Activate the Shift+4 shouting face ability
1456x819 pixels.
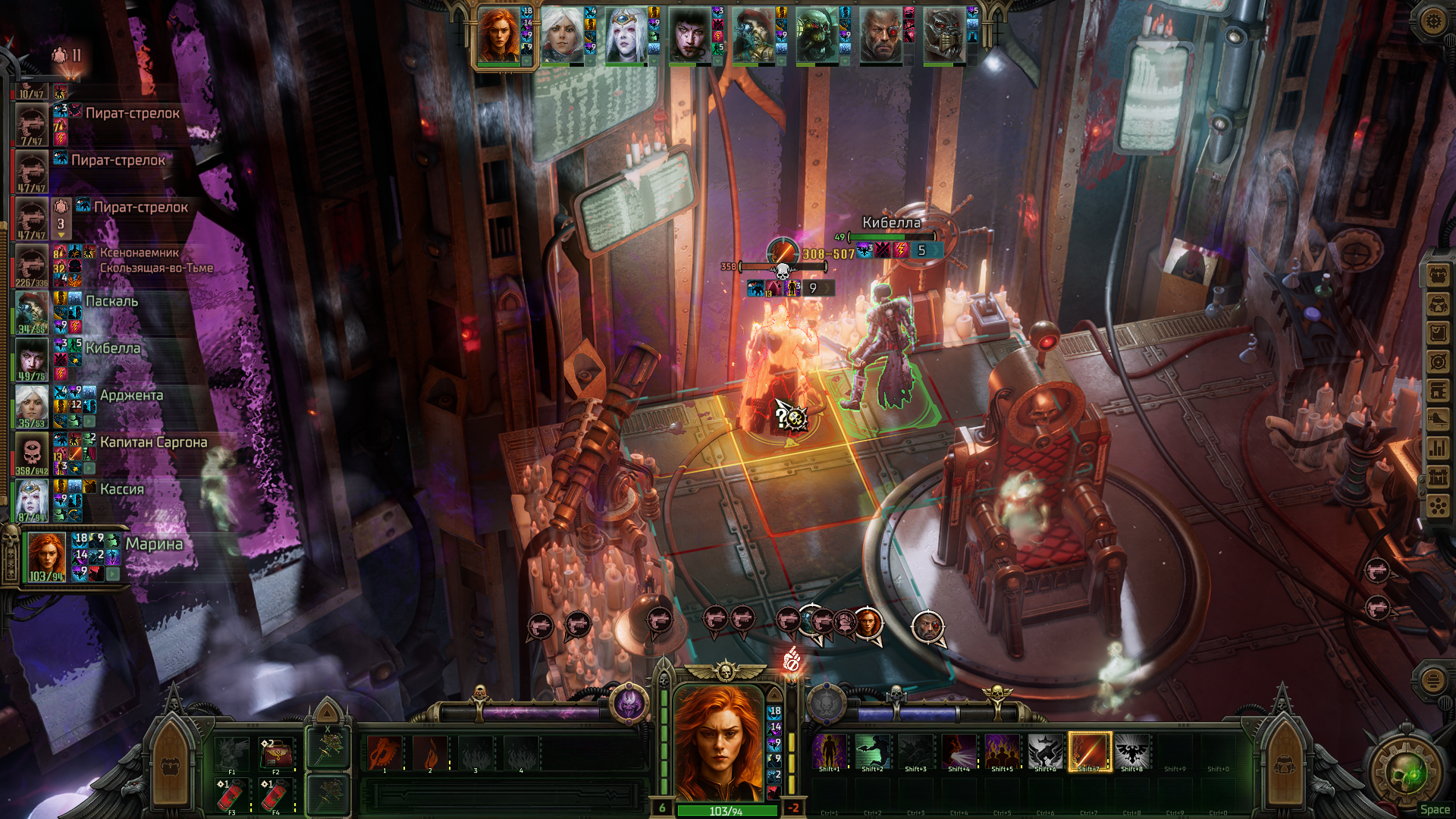(959, 751)
